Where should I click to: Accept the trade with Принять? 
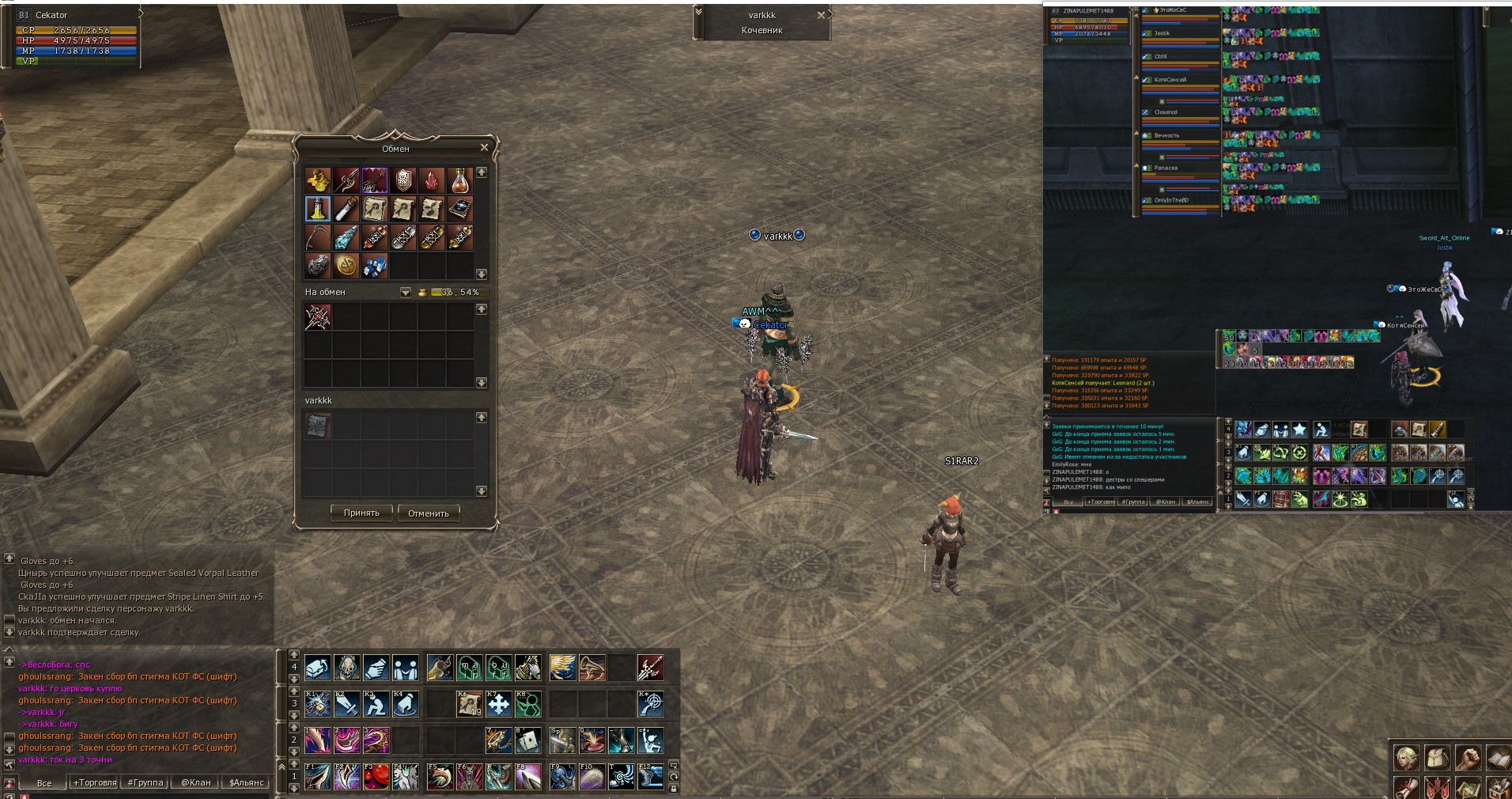[361, 513]
